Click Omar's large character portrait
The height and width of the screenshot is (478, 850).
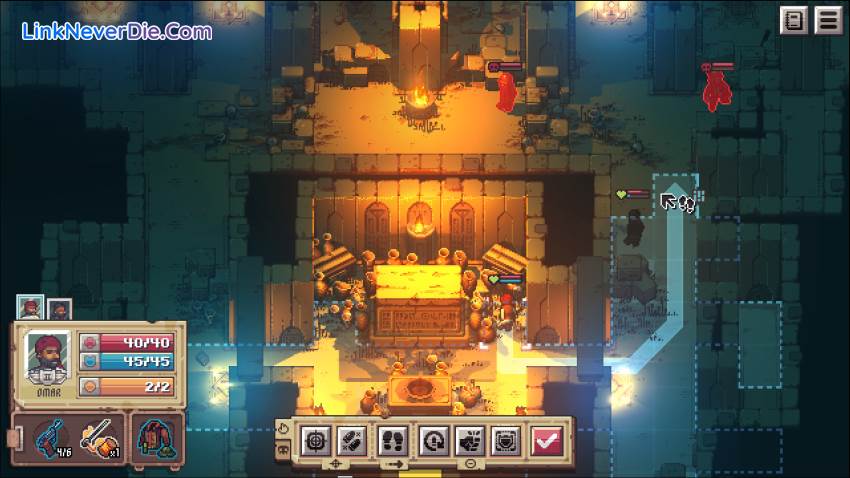coord(48,355)
